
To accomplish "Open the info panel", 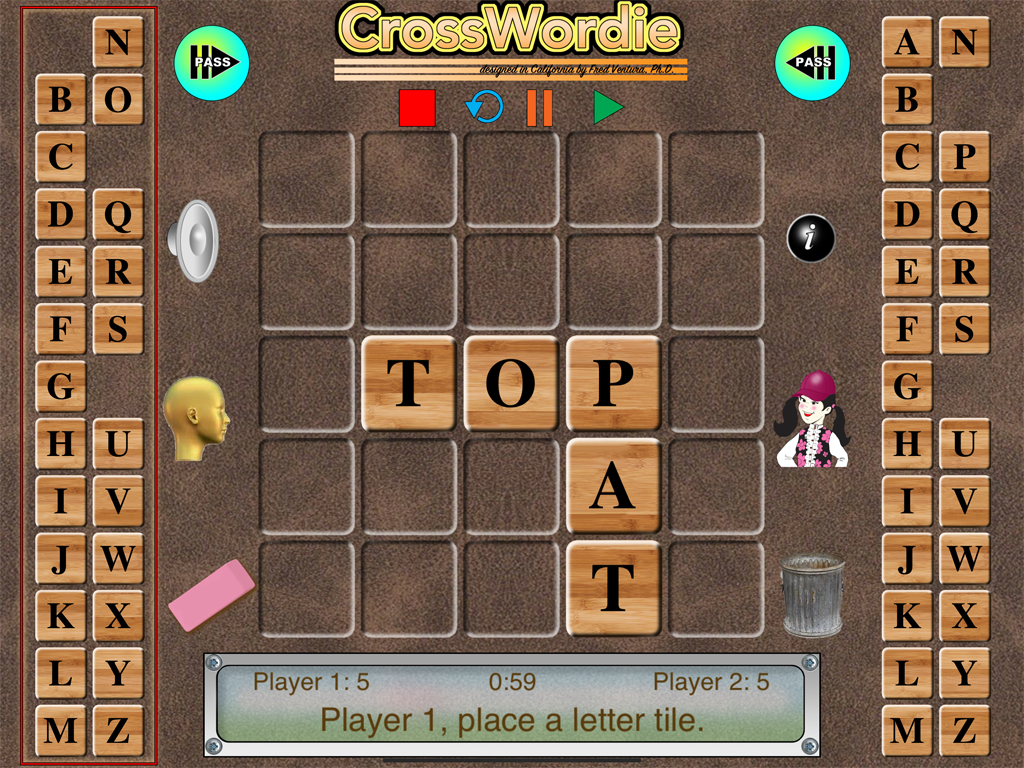I will tap(810, 238).
